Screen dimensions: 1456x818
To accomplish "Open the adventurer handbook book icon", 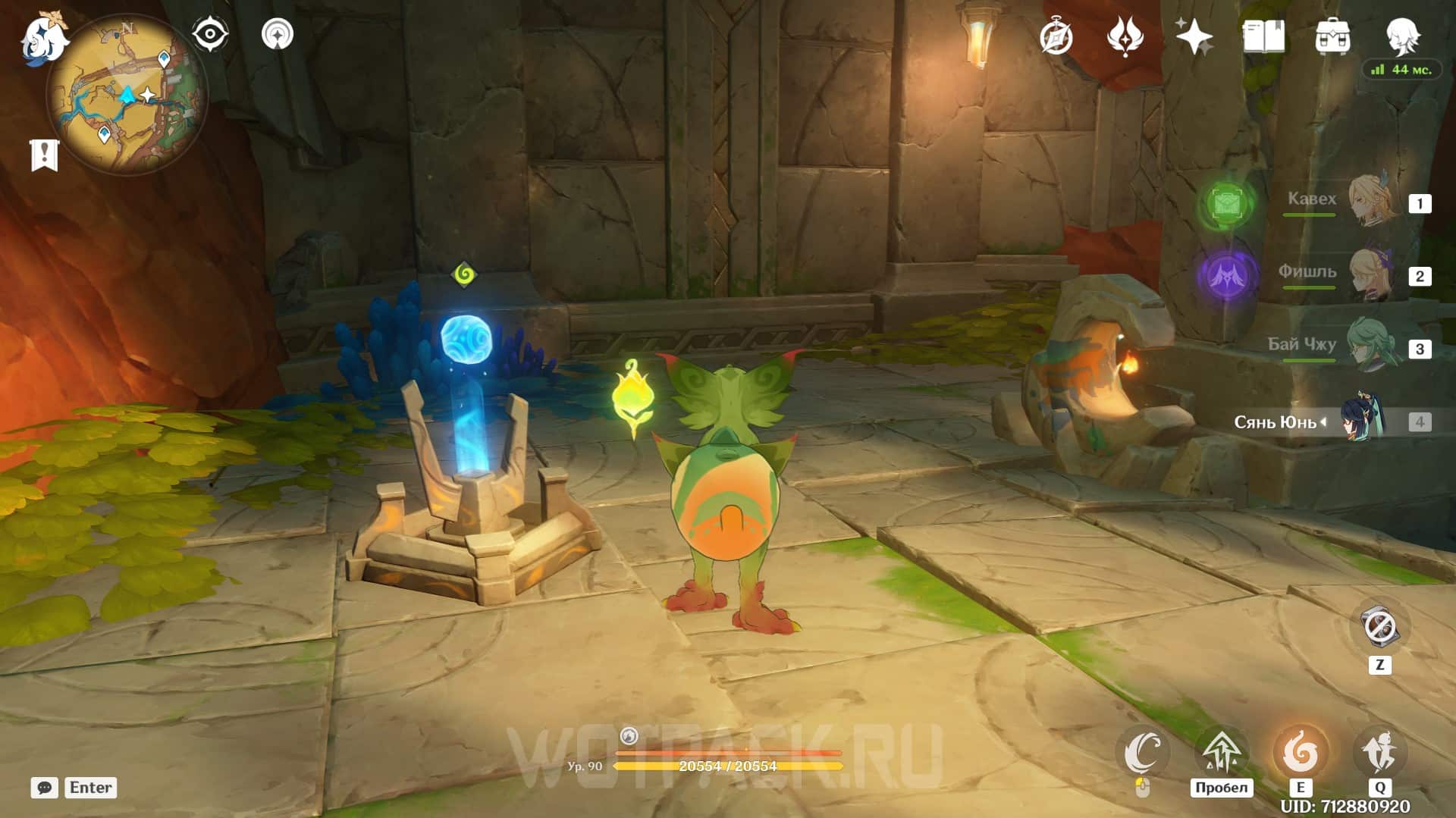I will [x=1263, y=36].
